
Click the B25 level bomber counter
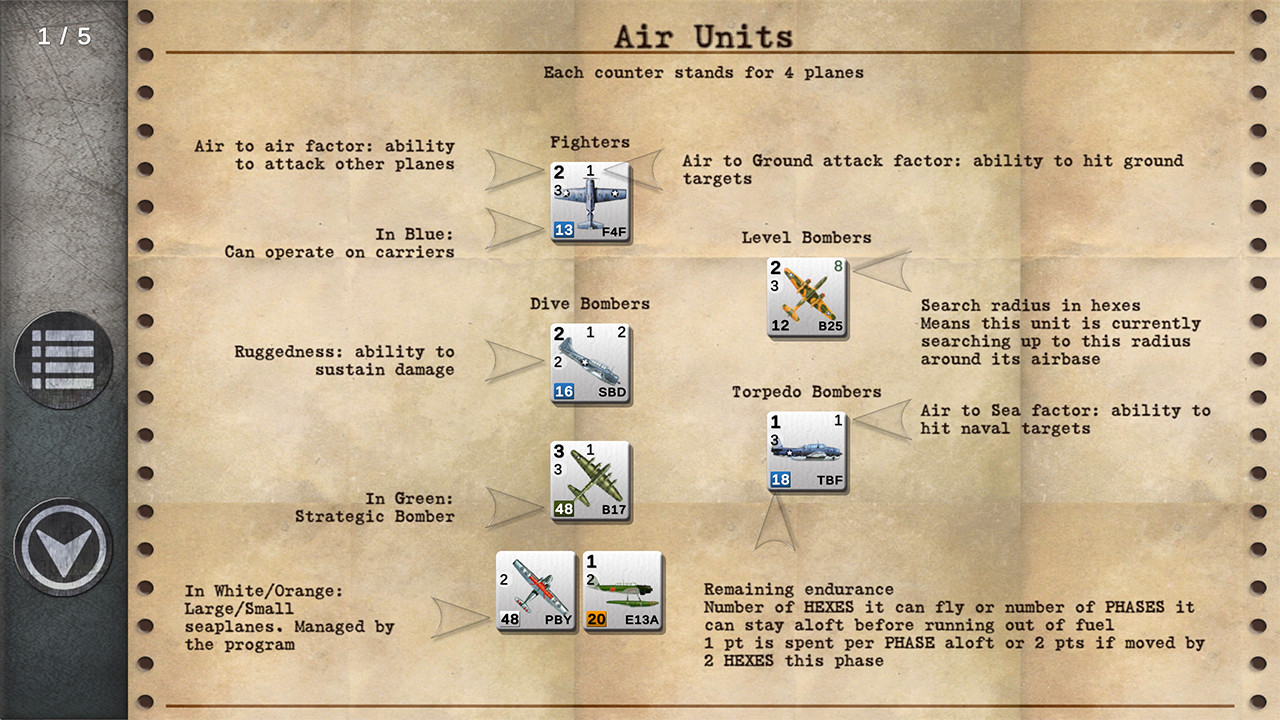tap(806, 296)
